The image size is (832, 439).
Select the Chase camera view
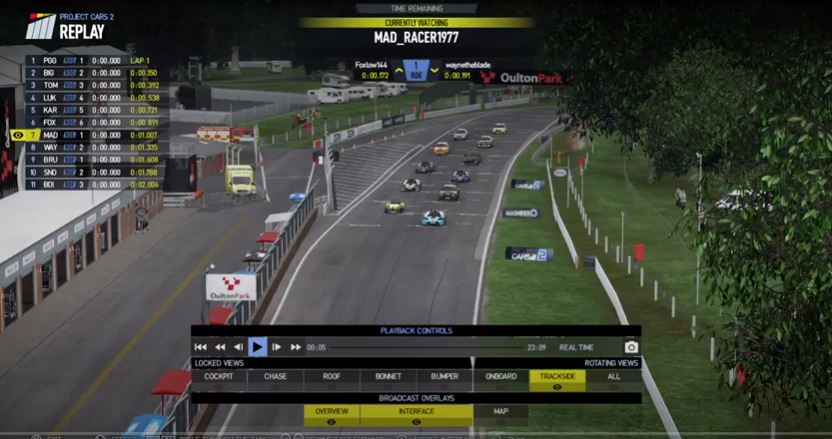click(x=275, y=376)
